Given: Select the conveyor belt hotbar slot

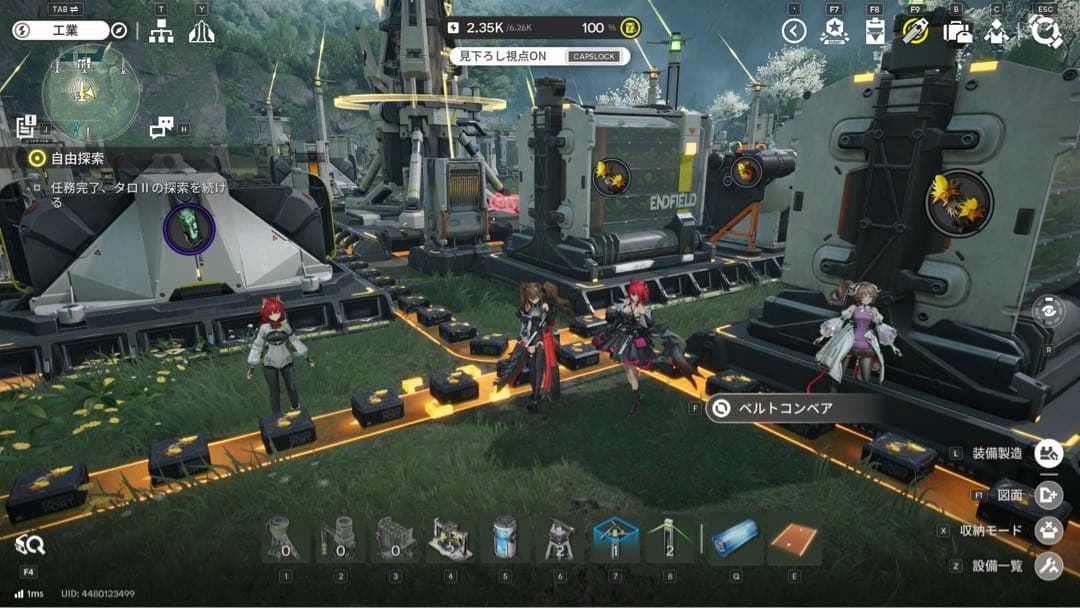Looking at the screenshot, I should pos(736,542).
